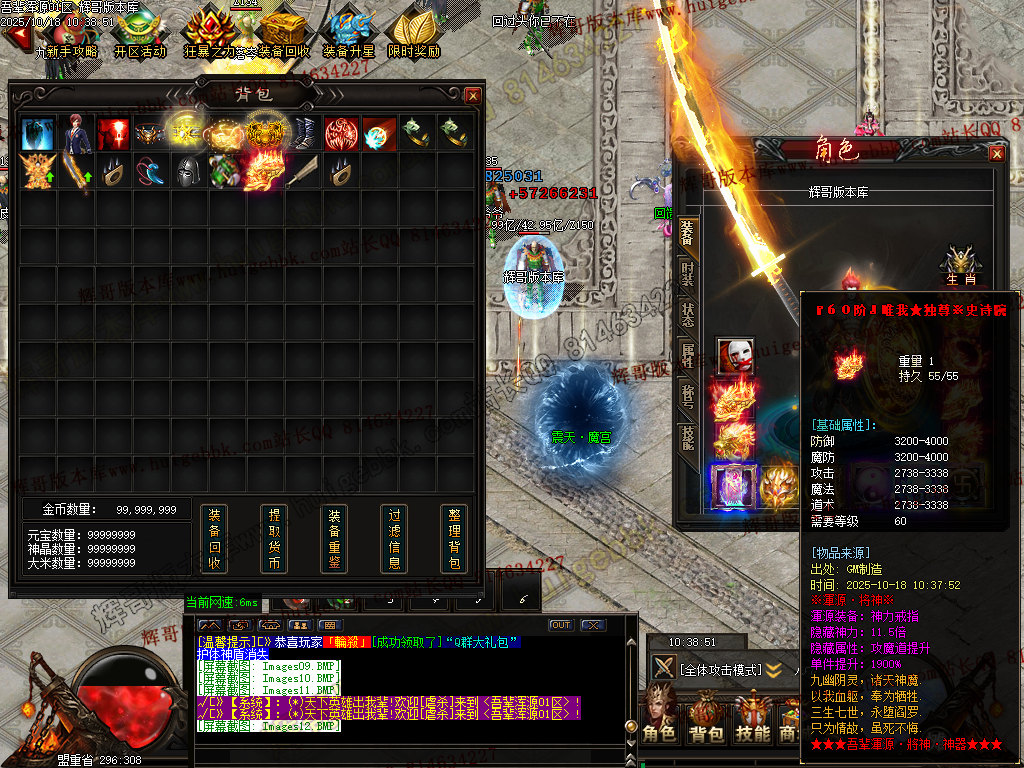The image size is (1024, 768).
Task: Close the 背包 backpack window
Action: [x=473, y=96]
